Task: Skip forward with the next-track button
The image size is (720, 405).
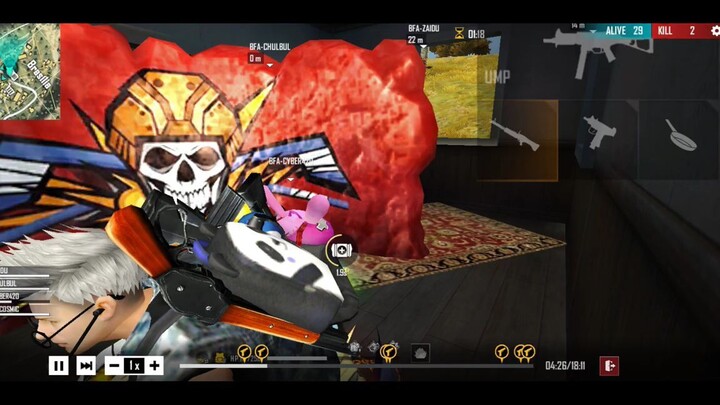Action: tap(86, 366)
